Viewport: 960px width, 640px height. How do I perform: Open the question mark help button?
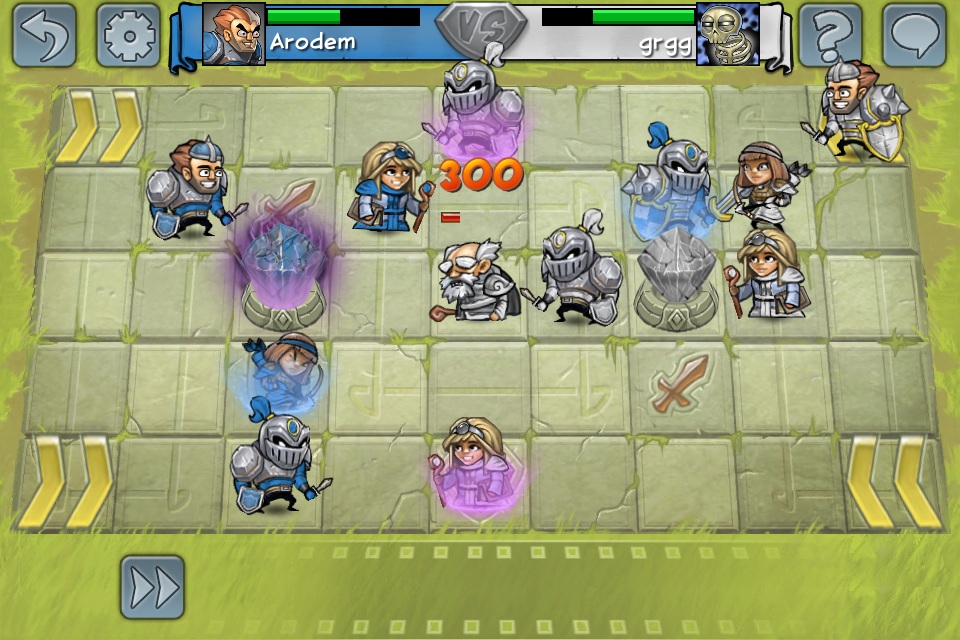tap(831, 35)
